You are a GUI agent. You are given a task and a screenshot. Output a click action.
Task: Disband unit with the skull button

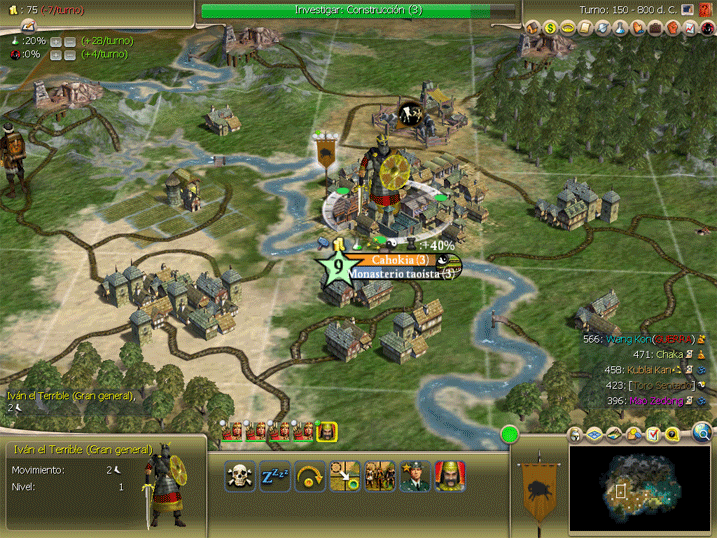[240, 476]
